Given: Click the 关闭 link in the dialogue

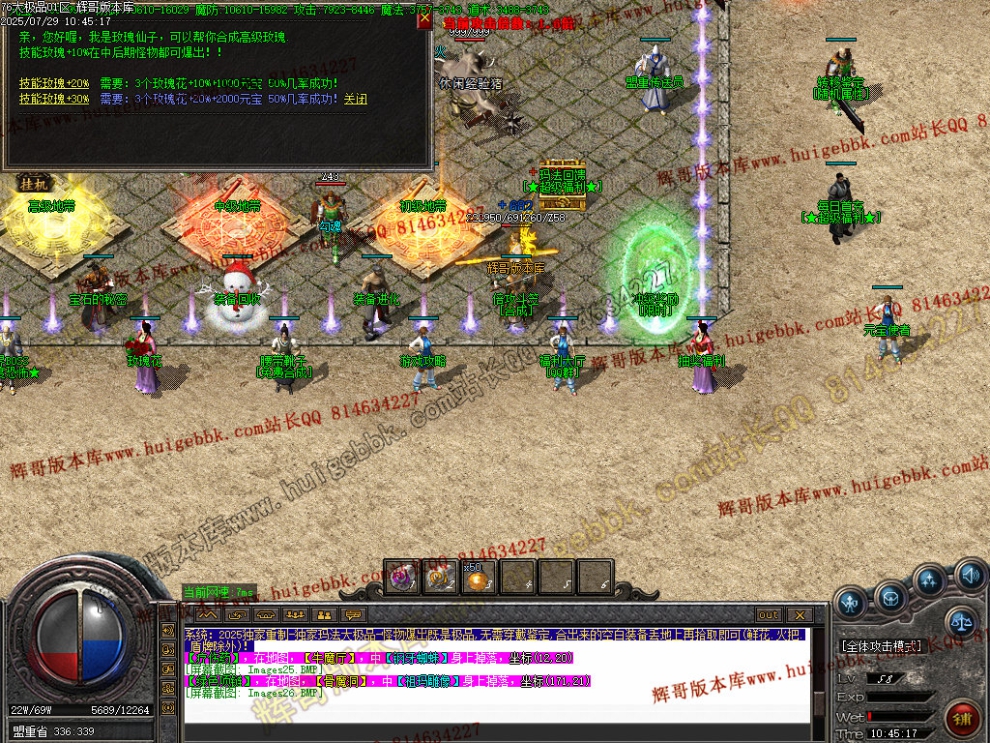Looking at the screenshot, I should 355,99.
